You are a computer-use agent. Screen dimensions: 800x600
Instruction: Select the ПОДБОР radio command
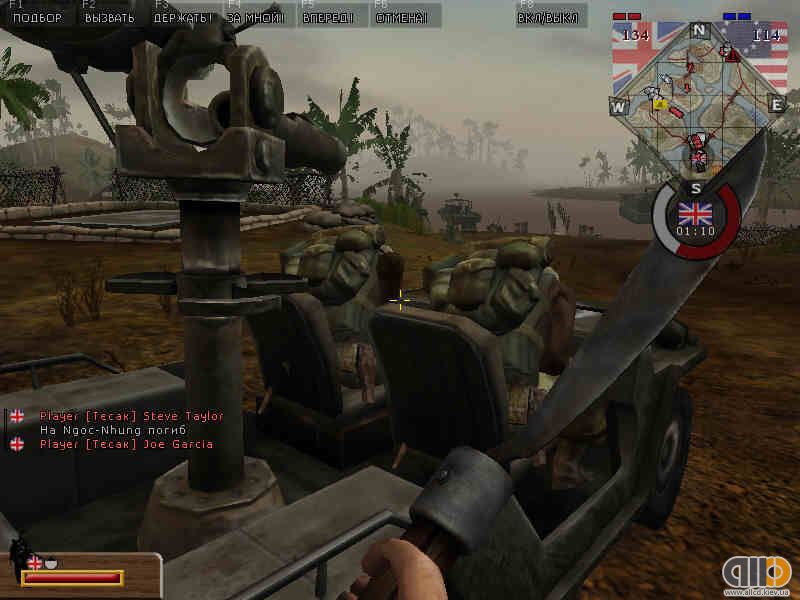point(36,17)
